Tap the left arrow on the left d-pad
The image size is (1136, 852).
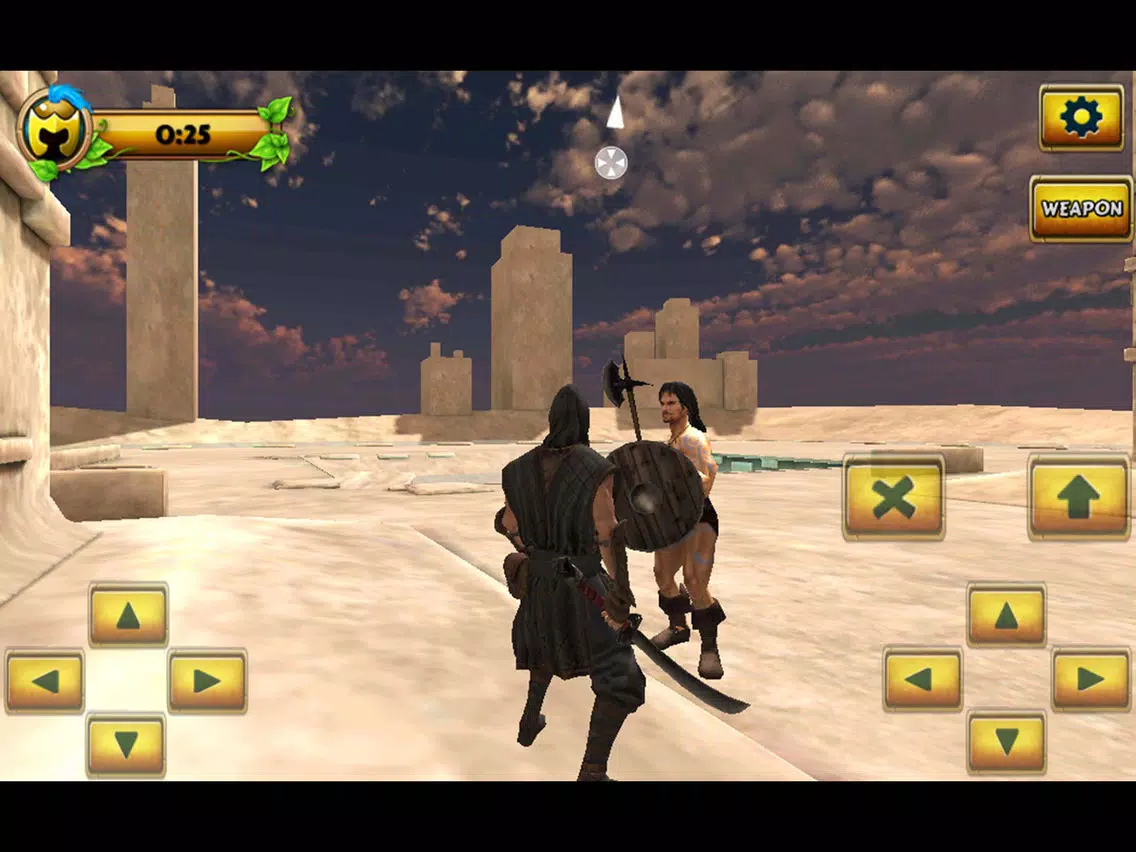click(x=45, y=681)
